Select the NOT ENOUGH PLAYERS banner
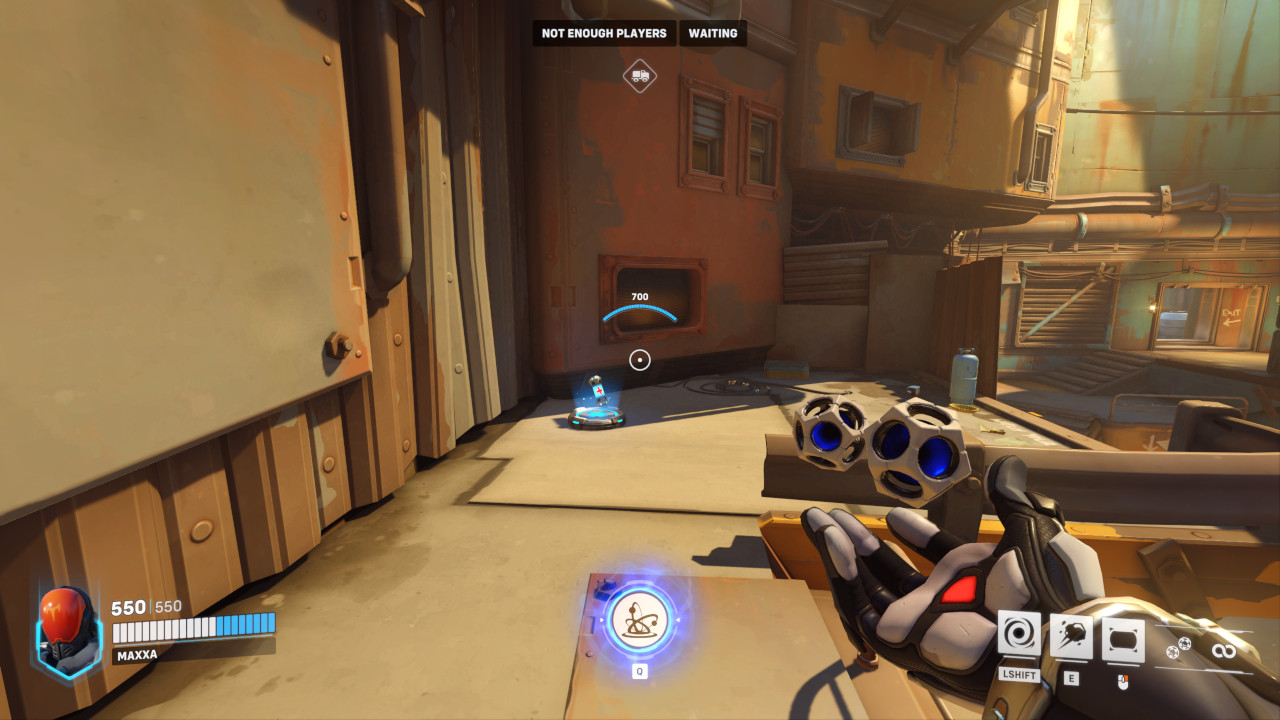Screen dimensions: 1280x720 tap(604, 33)
